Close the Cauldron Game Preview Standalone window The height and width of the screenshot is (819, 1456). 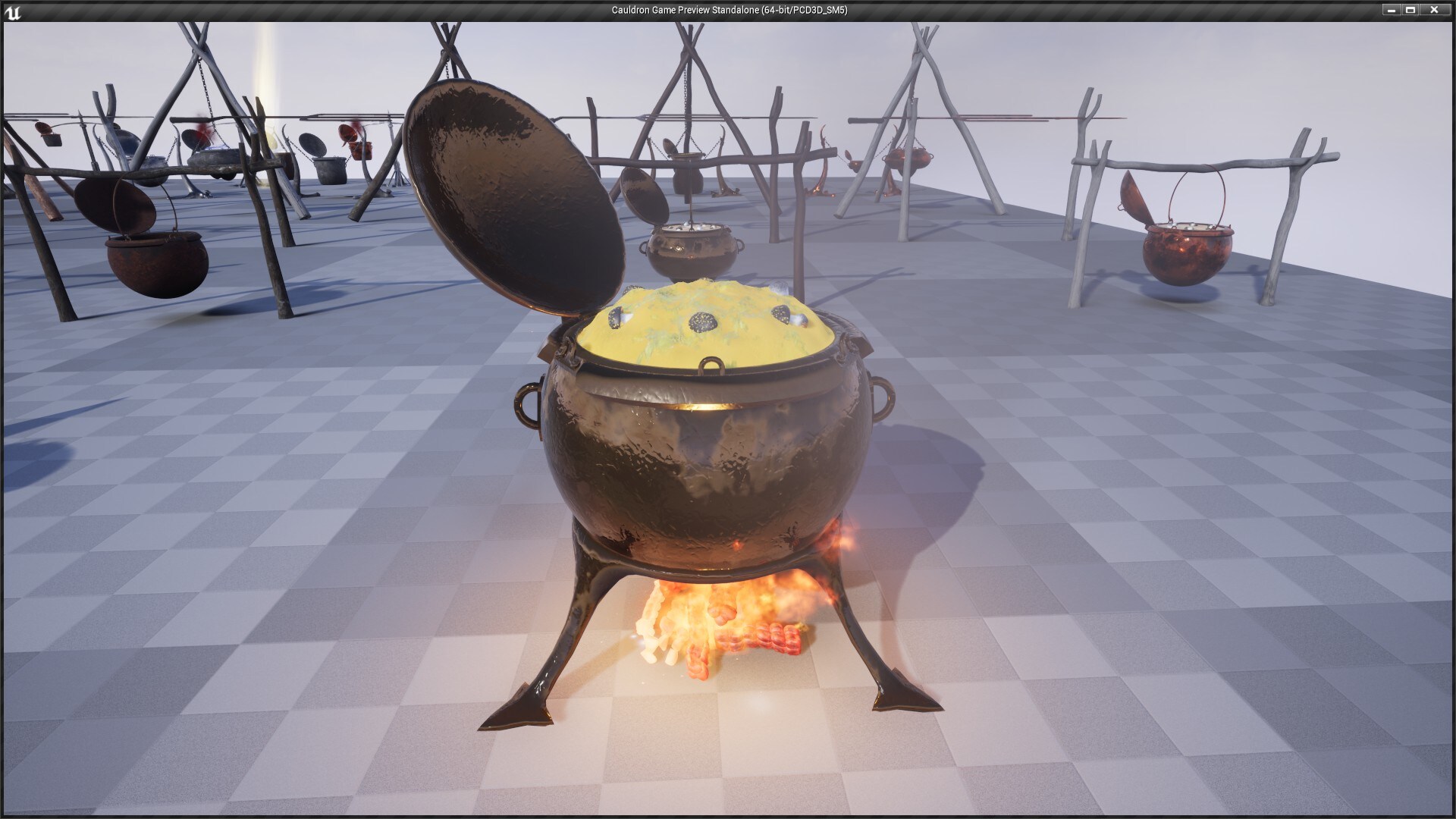(1432, 11)
